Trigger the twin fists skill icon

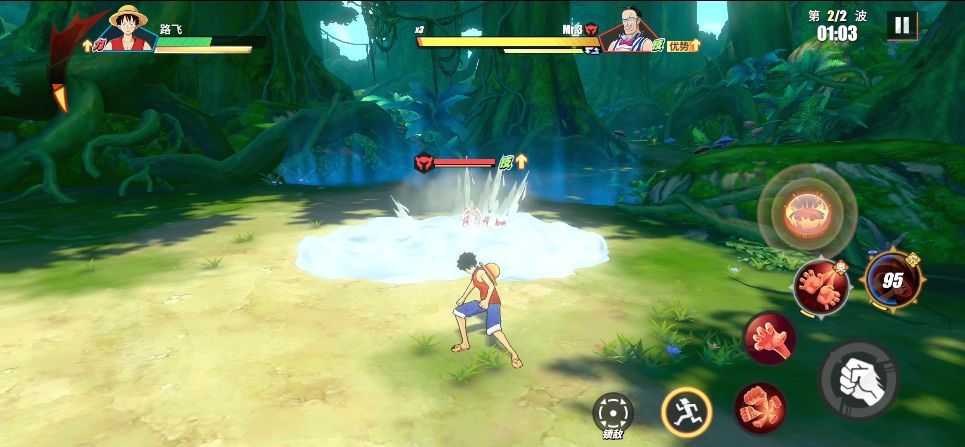coord(821,286)
